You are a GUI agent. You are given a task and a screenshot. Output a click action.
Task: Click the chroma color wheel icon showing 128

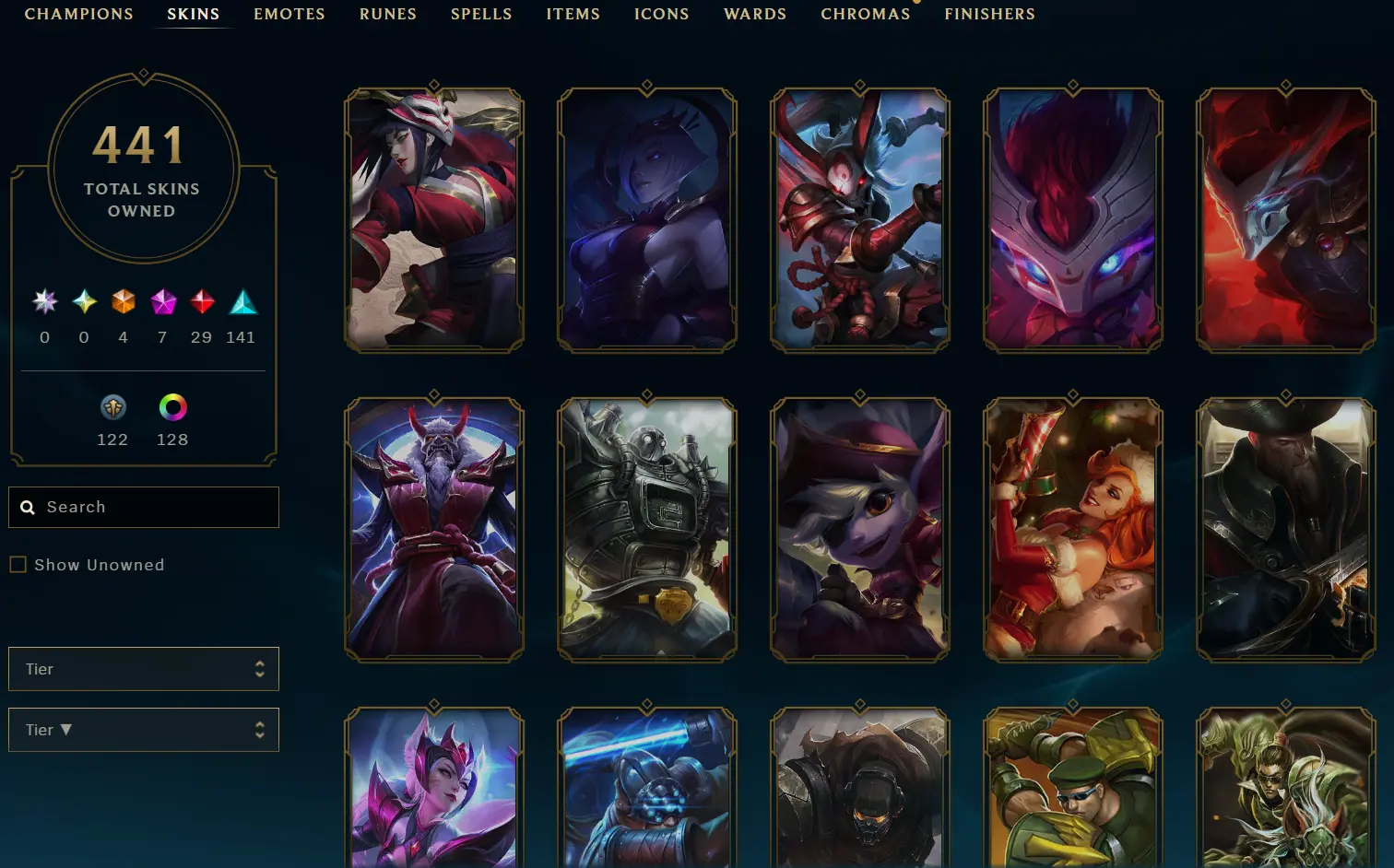[171, 406]
